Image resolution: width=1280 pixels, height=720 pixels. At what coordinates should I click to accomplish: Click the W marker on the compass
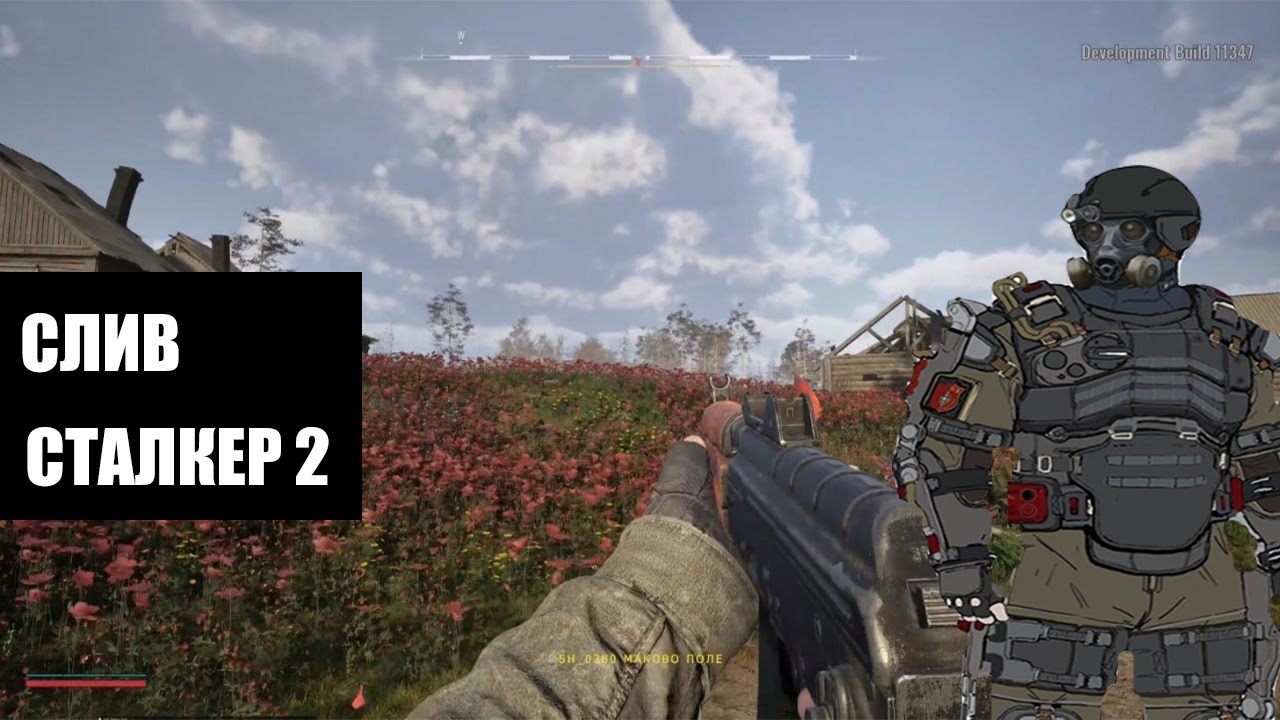pyautogui.click(x=459, y=36)
